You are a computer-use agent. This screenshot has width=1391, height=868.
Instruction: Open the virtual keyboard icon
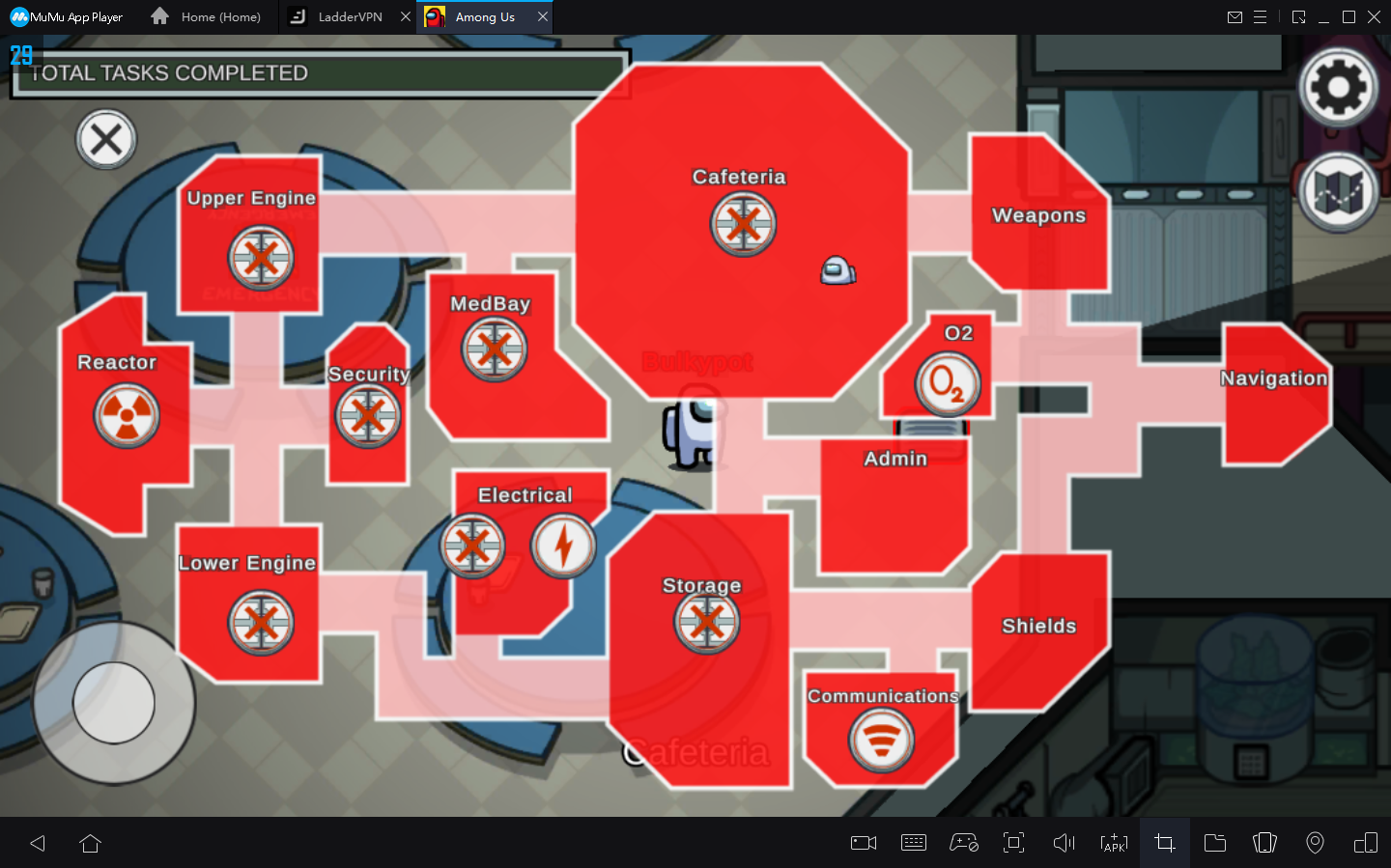[x=914, y=843]
